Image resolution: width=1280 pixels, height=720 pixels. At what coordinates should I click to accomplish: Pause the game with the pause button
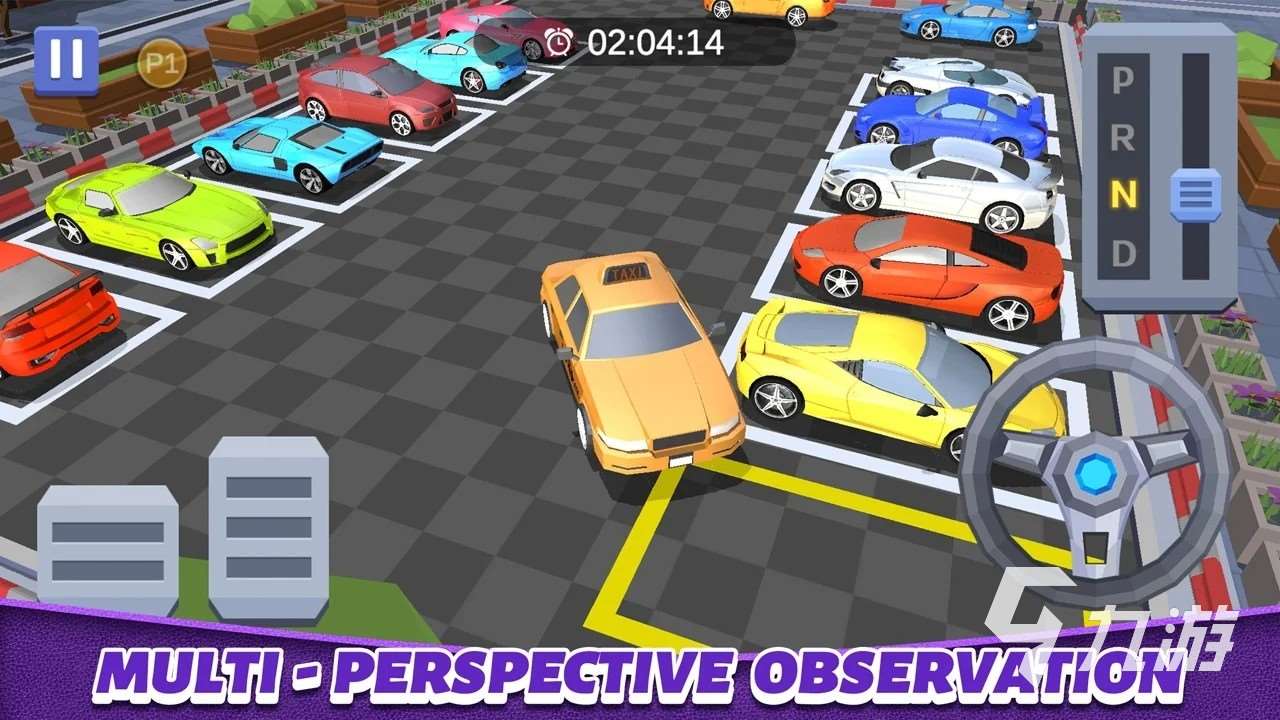66,60
